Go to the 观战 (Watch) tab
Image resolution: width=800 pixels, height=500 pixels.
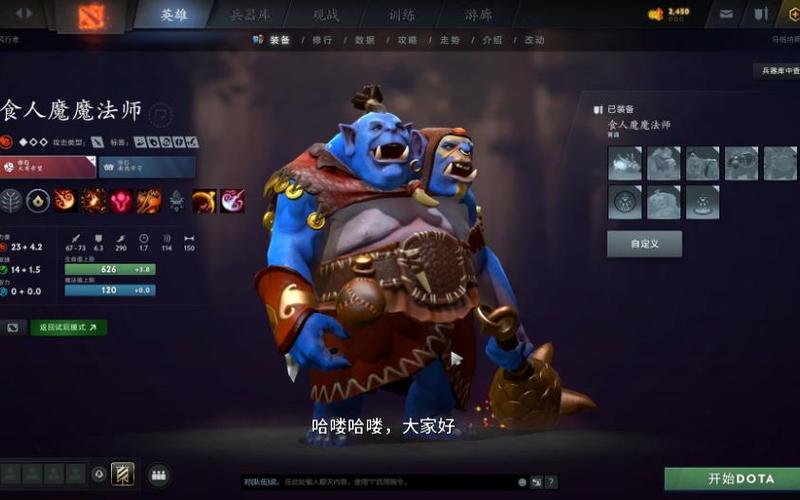coord(327,15)
